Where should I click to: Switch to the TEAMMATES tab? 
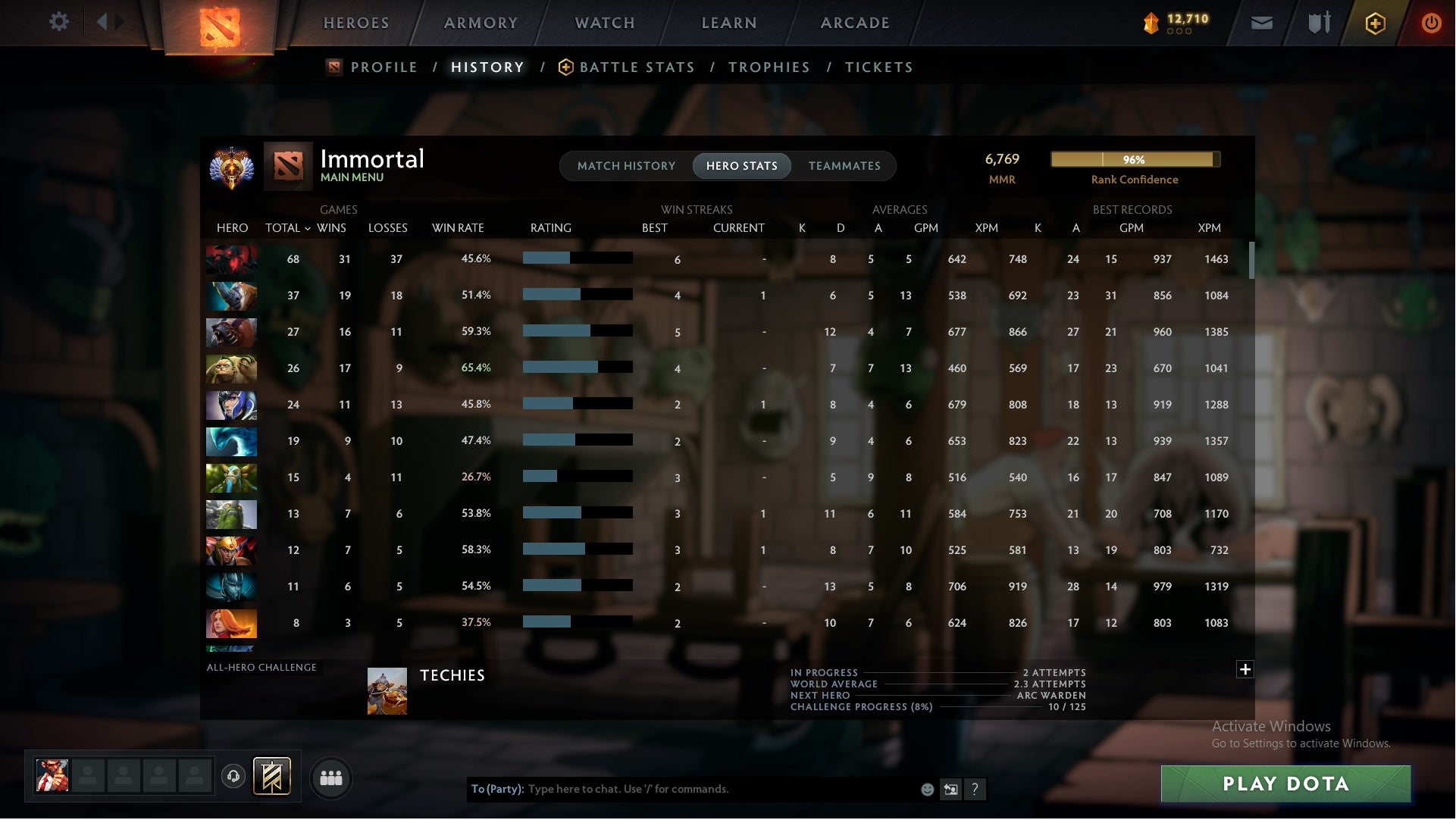[844, 165]
